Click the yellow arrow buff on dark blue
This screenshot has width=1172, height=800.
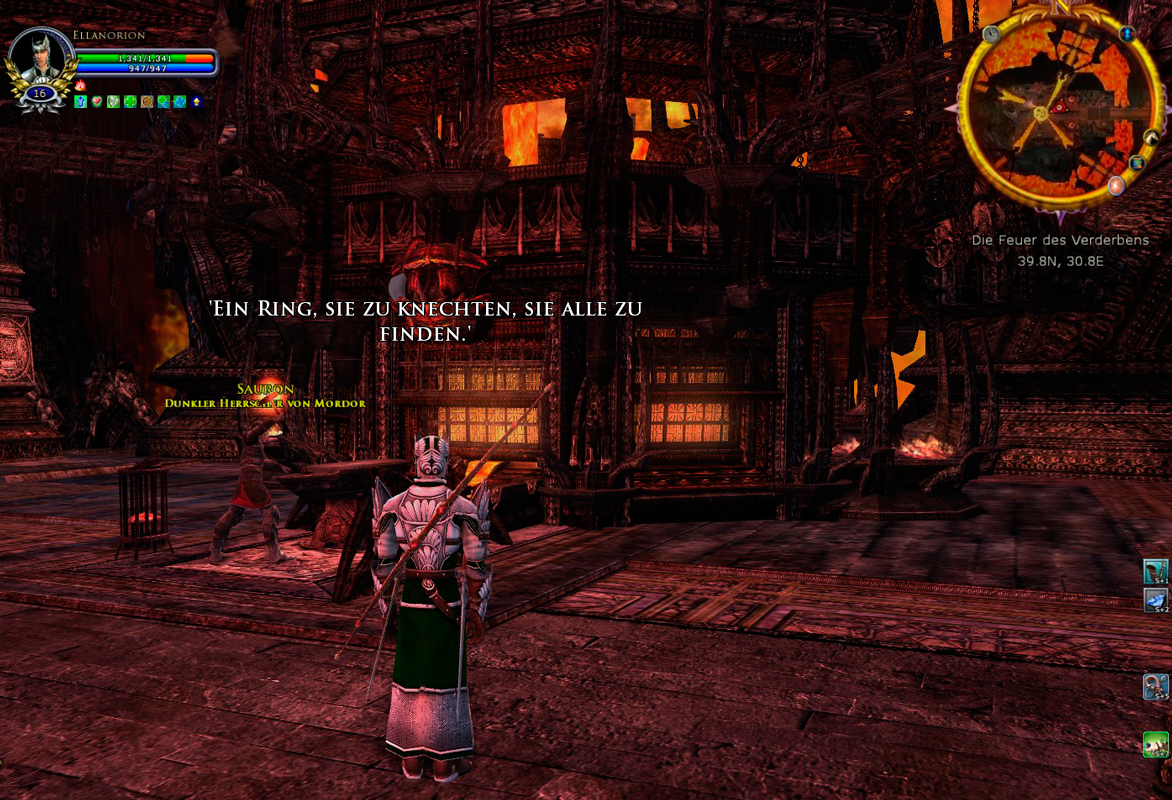coord(196,102)
